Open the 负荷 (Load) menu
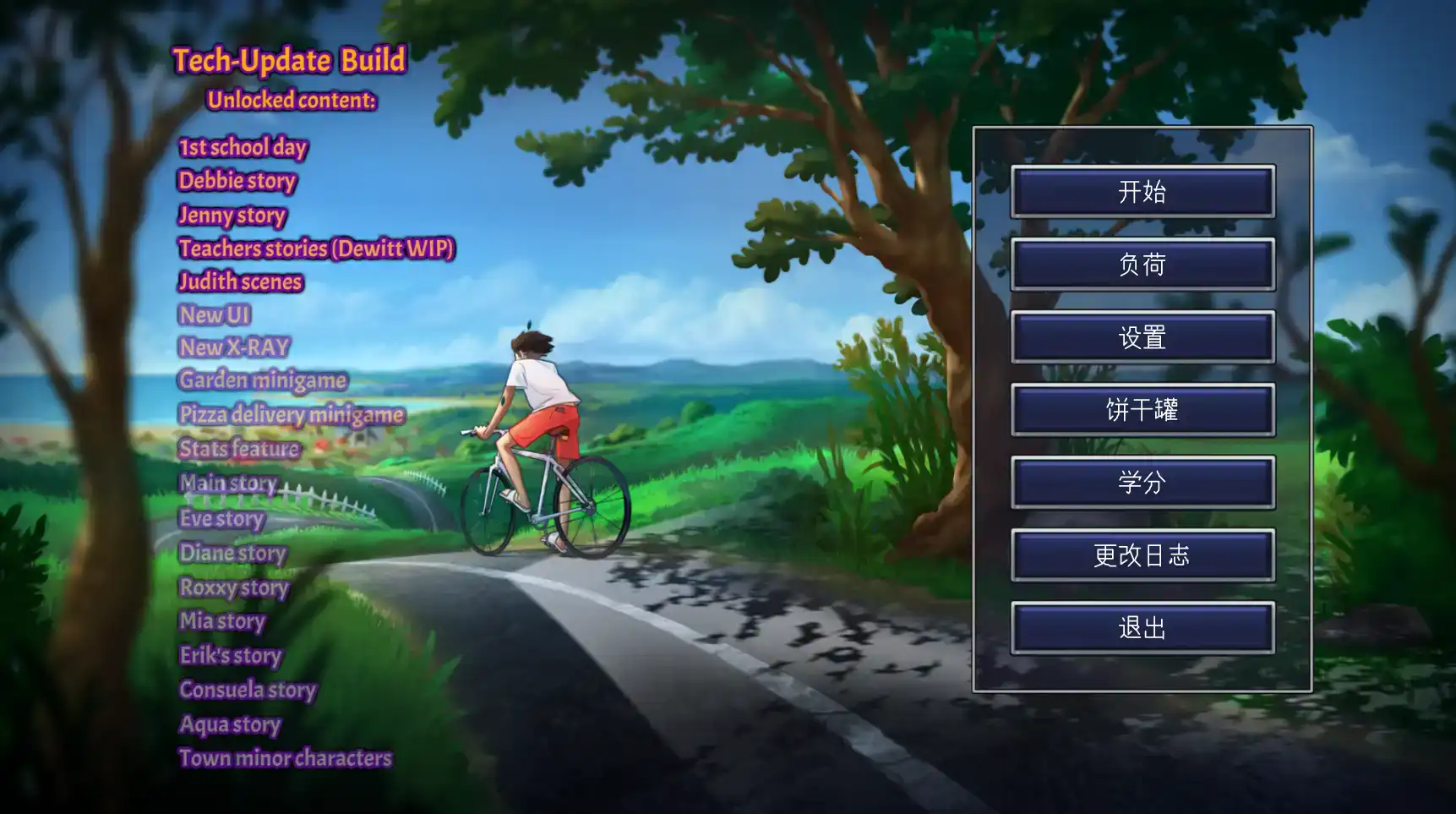The image size is (1456, 814). pyautogui.click(x=1142, y=265)
